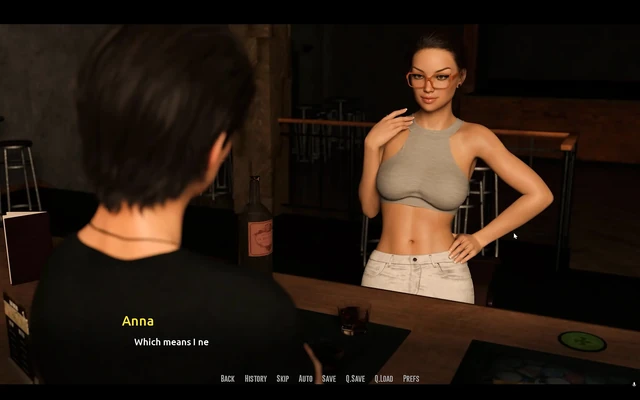The width and height of the screenshot is (640, 400).
Task: Open Prefs settings
Action: point(411,379)
